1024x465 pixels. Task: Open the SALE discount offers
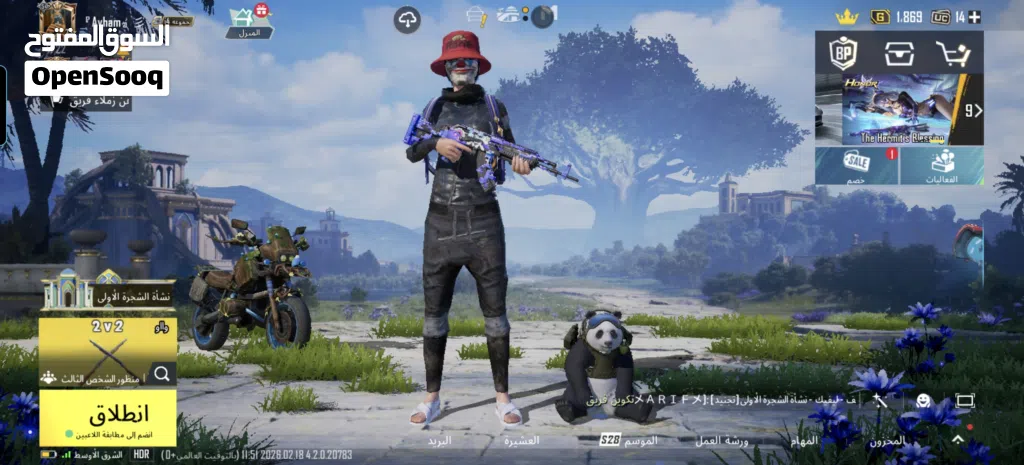pos(857,166)
